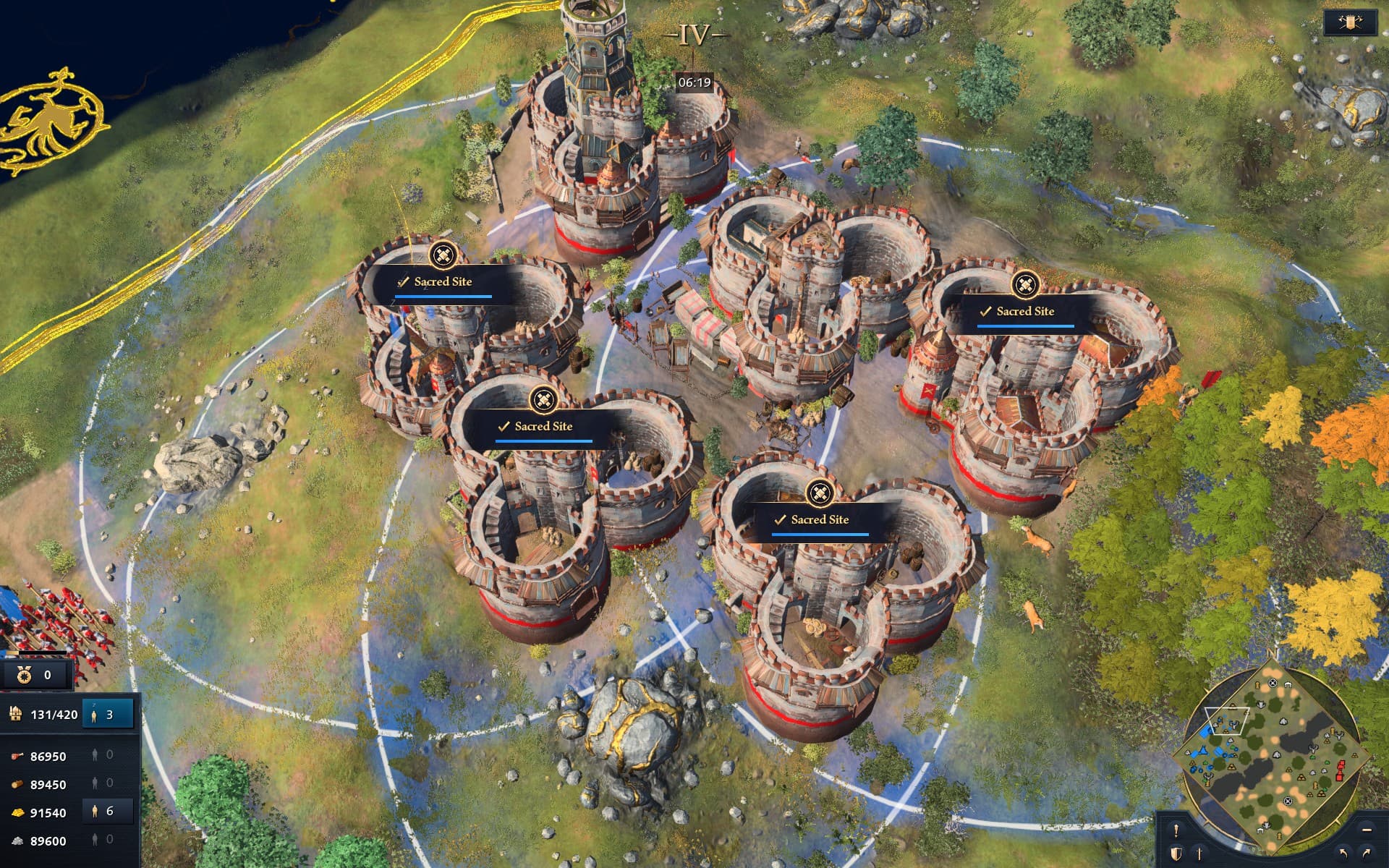Toggle the shield overlay near the minimap
Image resolution: width=1389 pixels, height=868 pixels.
(1177, 854)
